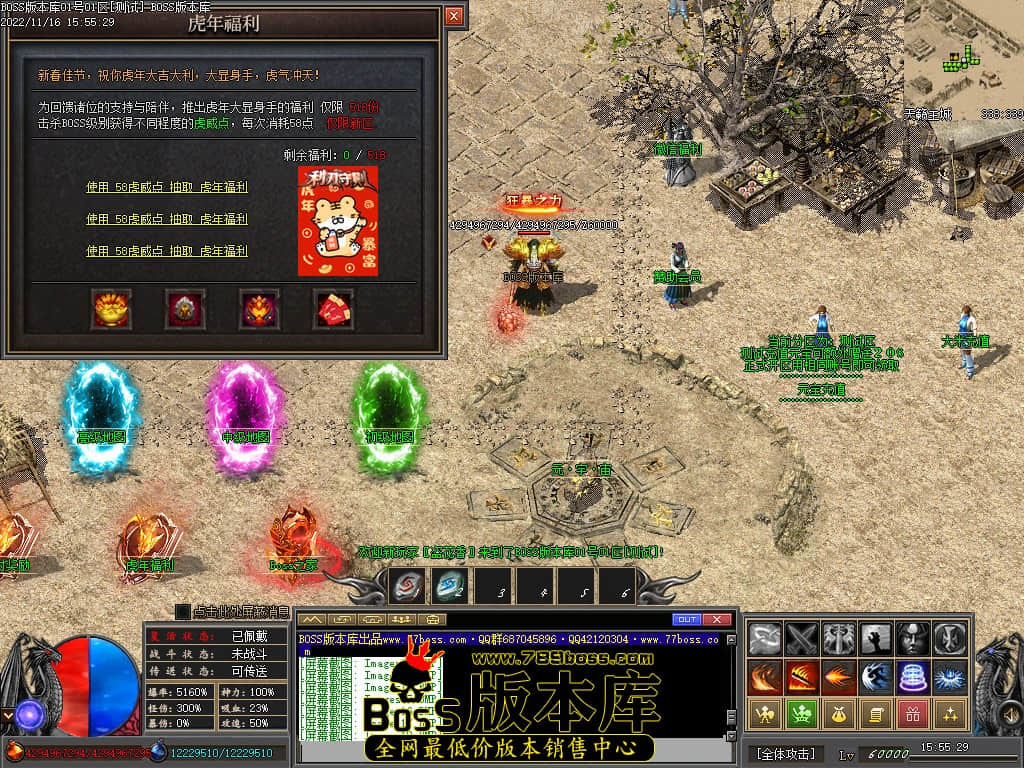Change the 全体攻击 attack mode
The image size is (1024, 768).
click(785, 753)
